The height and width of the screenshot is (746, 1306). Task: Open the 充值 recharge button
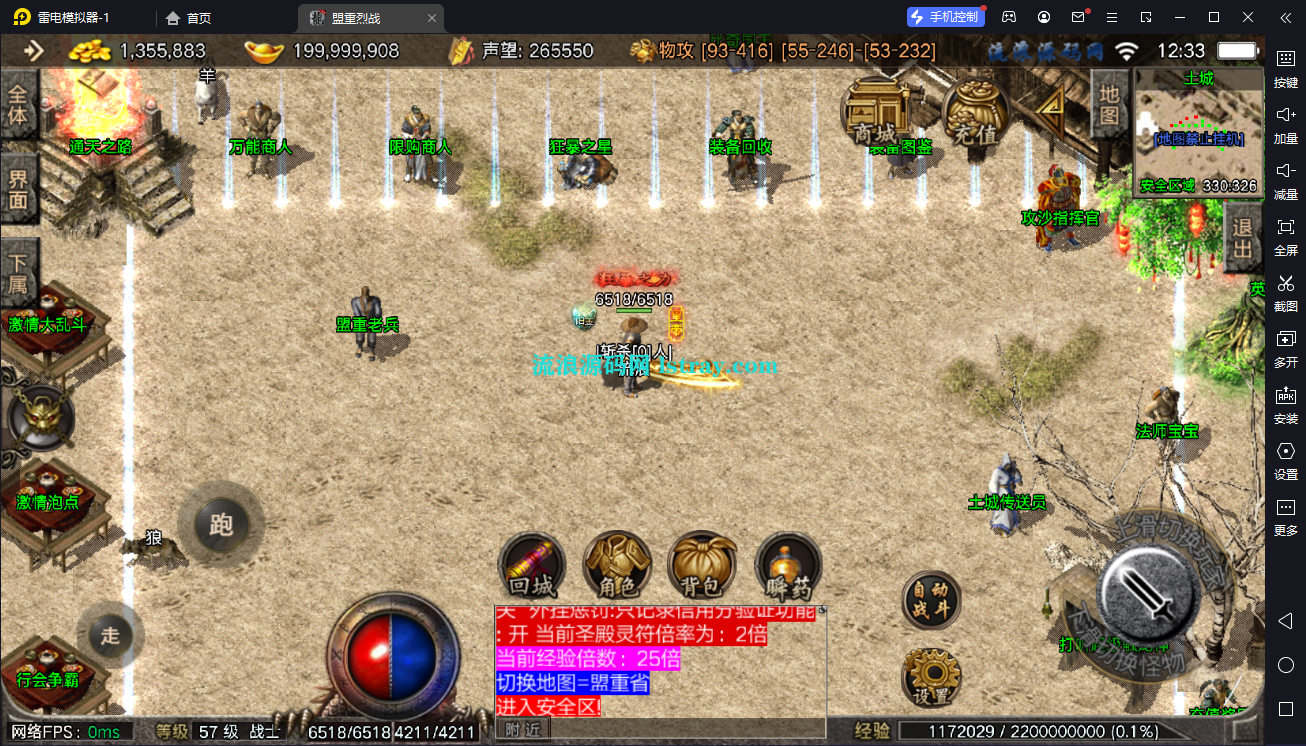click(975, 112)
